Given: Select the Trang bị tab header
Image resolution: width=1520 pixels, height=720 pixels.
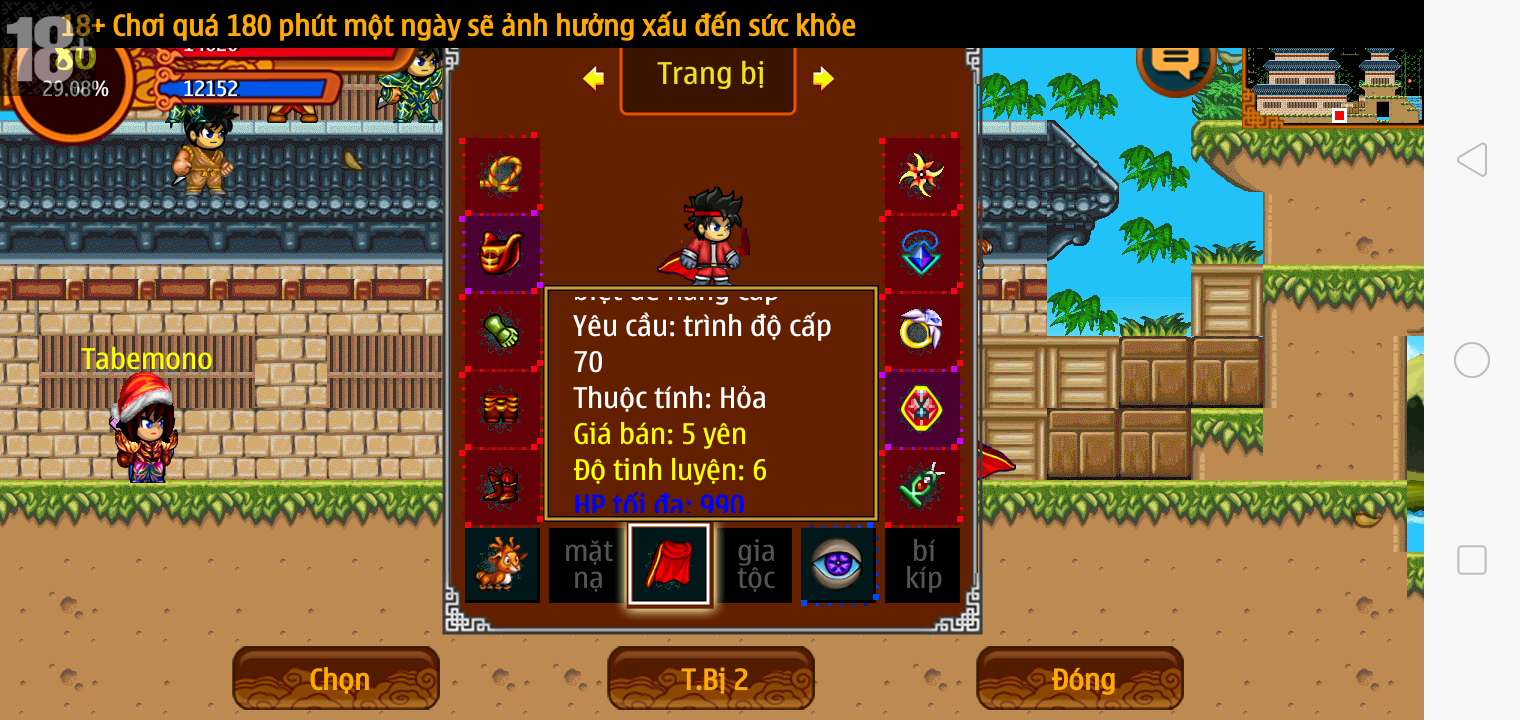Looking at the screenshot, I should [x=708, y=76].
